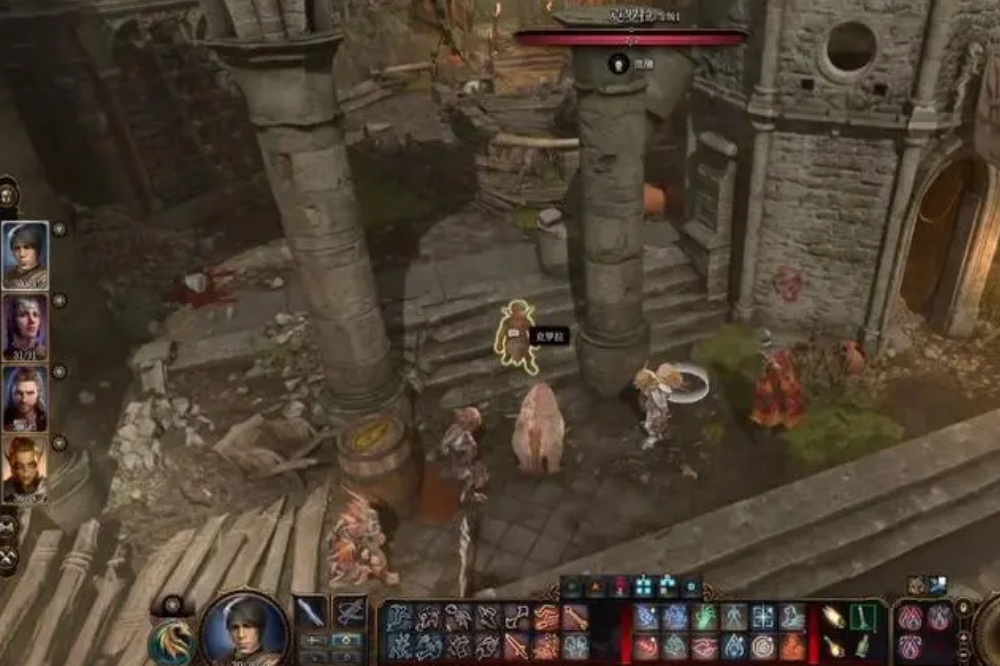The width and height of the screenshot is (1000, 666).
Task: Cast the green hand spell
Action: [706, 618]
